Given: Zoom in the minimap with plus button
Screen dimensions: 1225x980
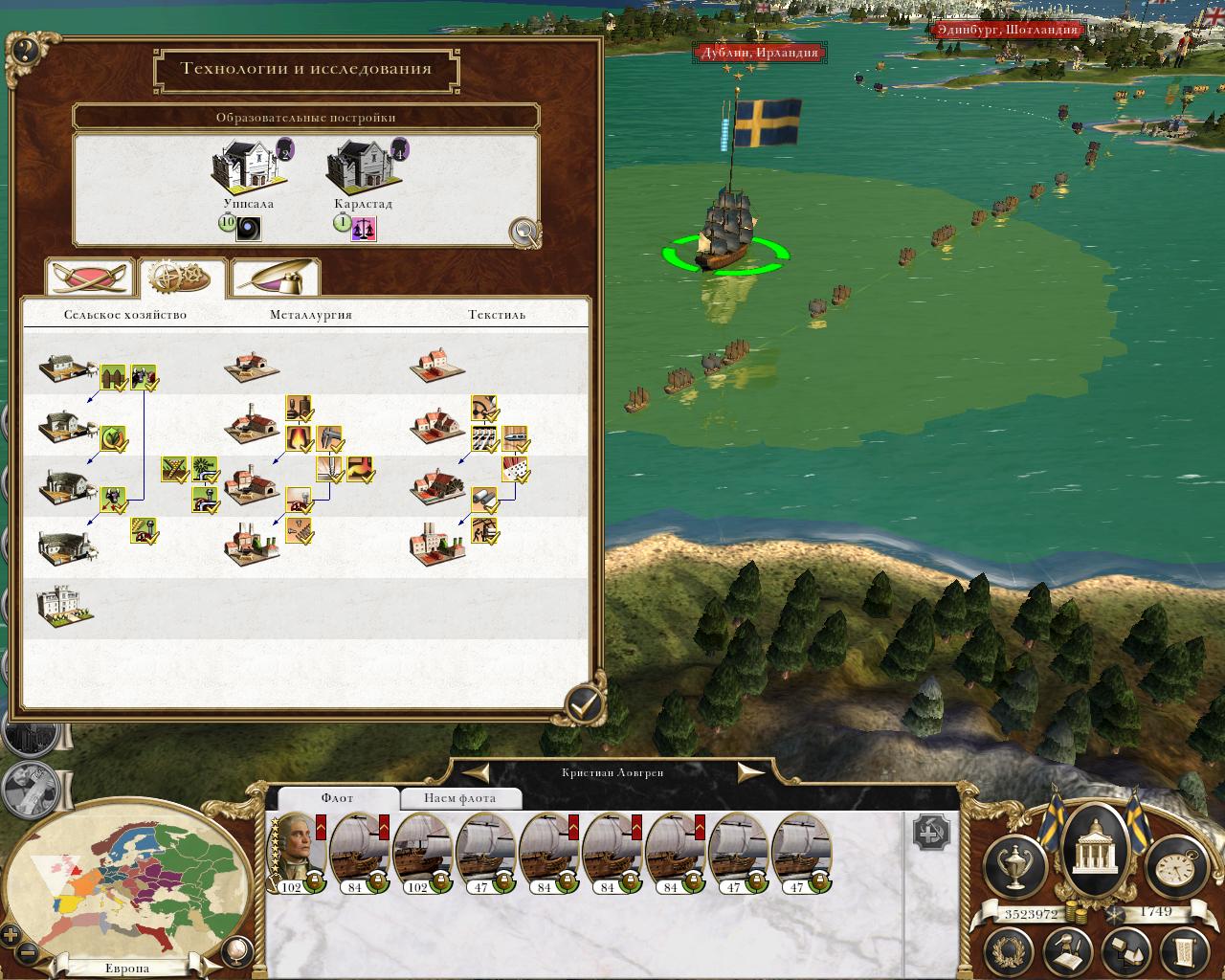Looking at the screenshot, I should 11,934.
